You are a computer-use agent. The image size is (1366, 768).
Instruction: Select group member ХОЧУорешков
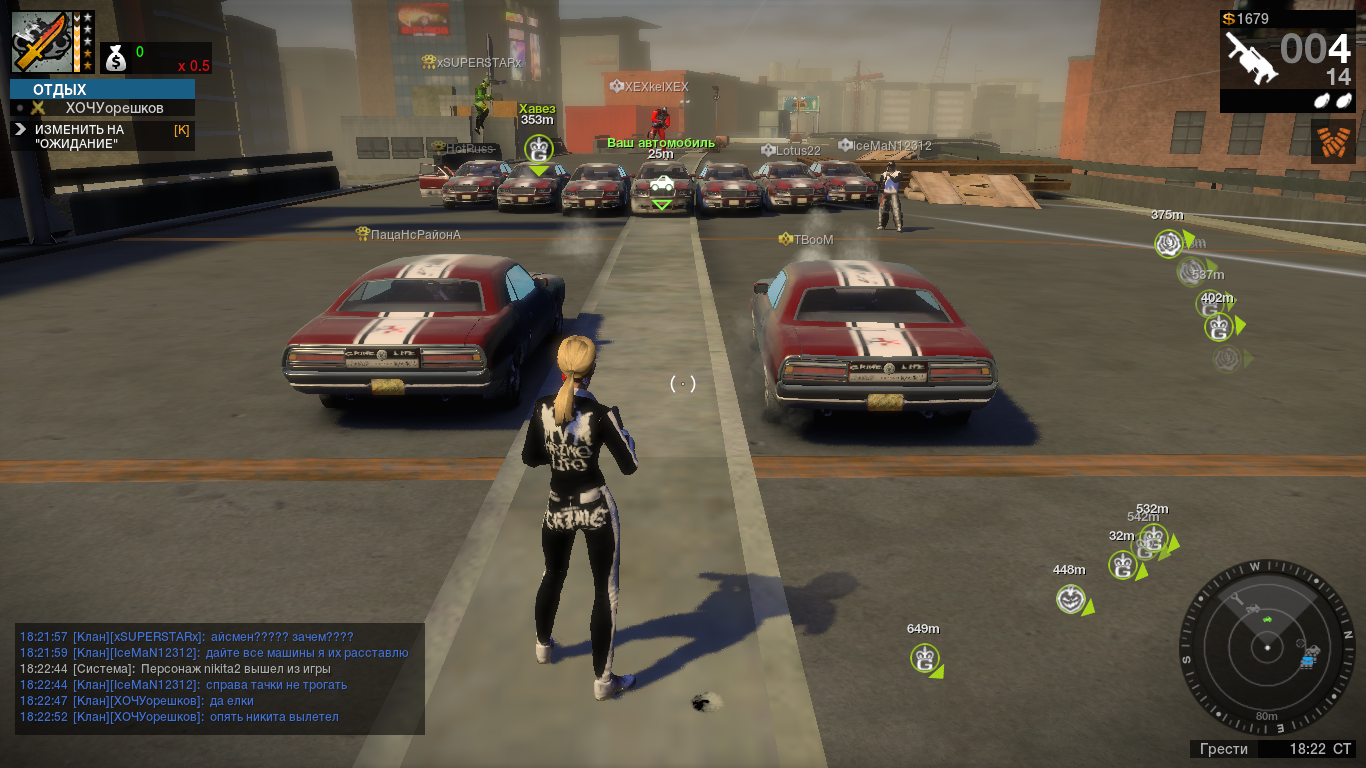(x=114, y=108)
